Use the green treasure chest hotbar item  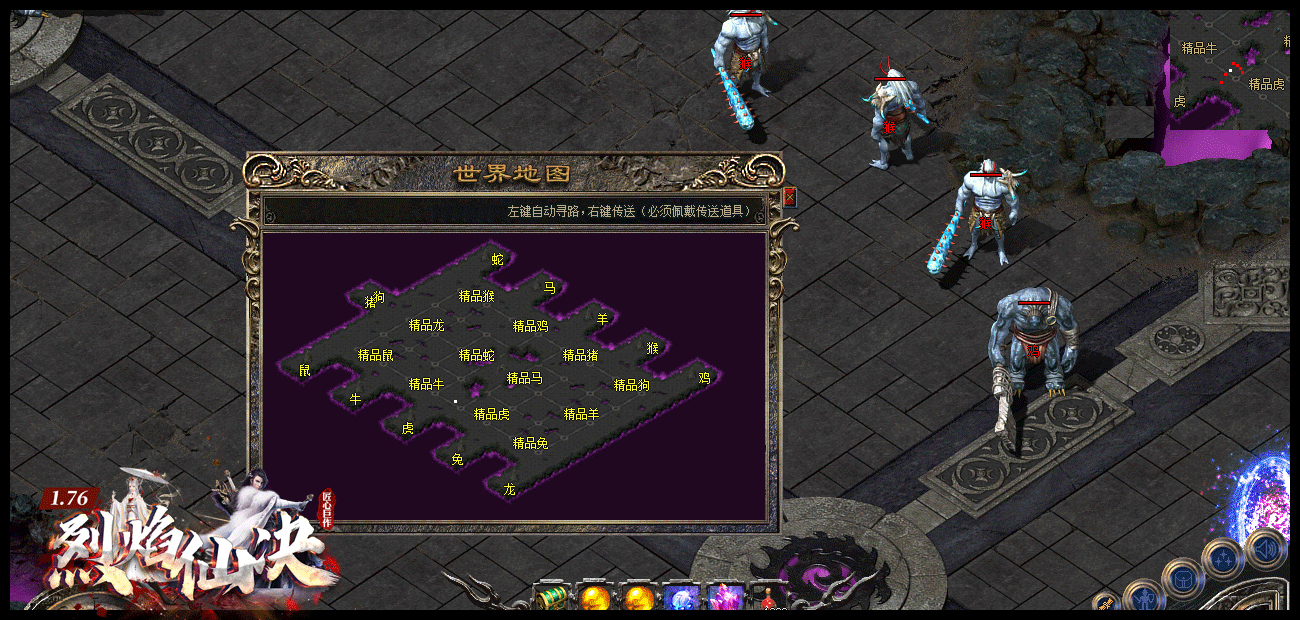551,598
